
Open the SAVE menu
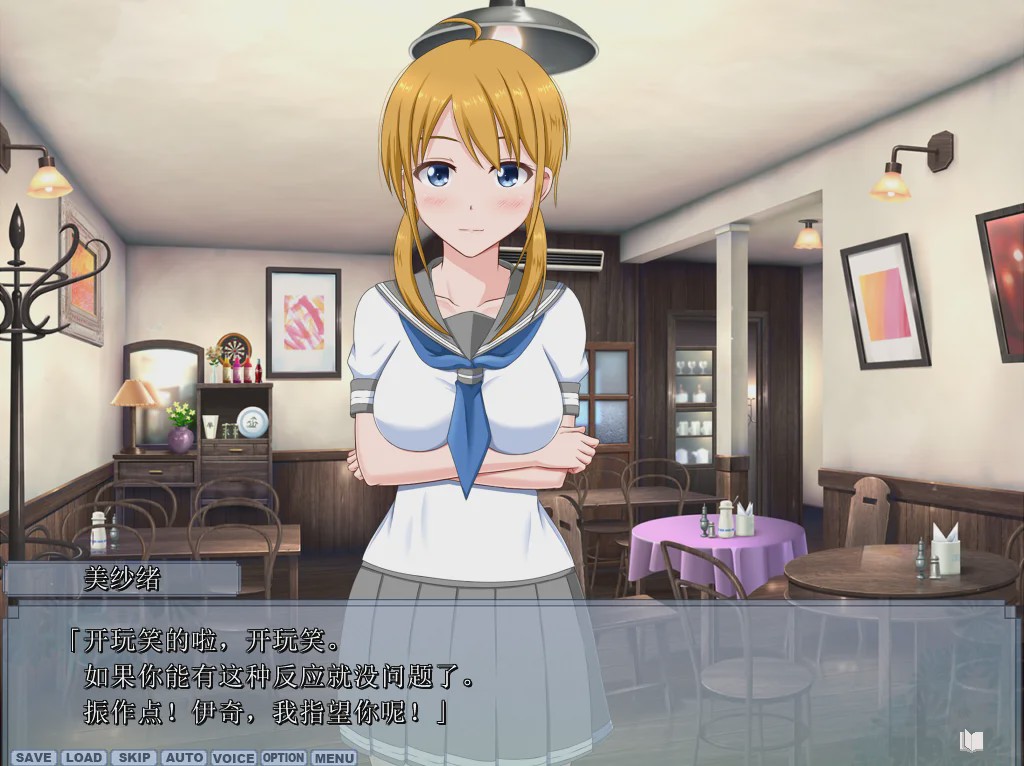34,758
